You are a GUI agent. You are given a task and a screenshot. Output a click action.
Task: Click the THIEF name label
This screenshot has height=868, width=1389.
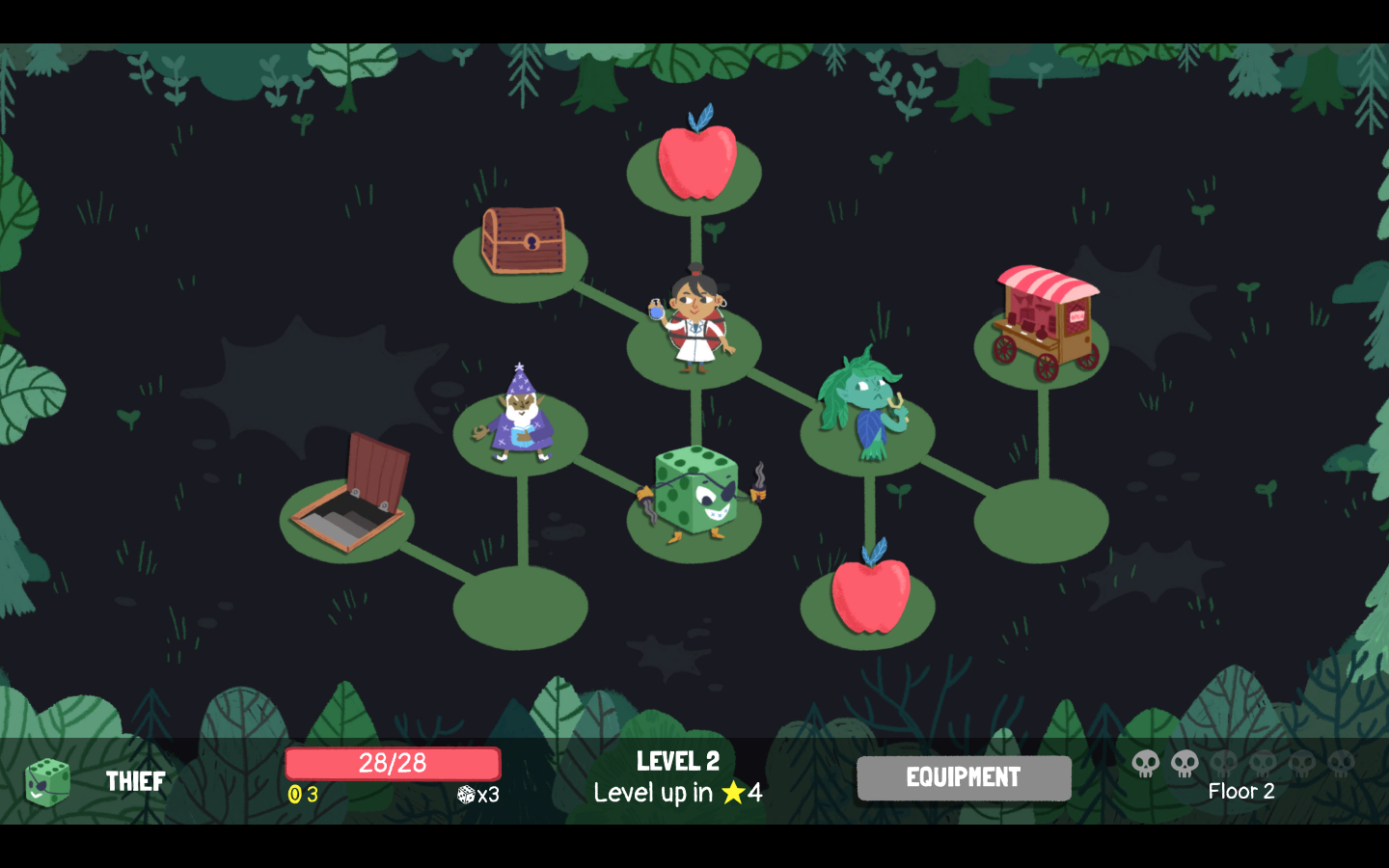point(135,781)
